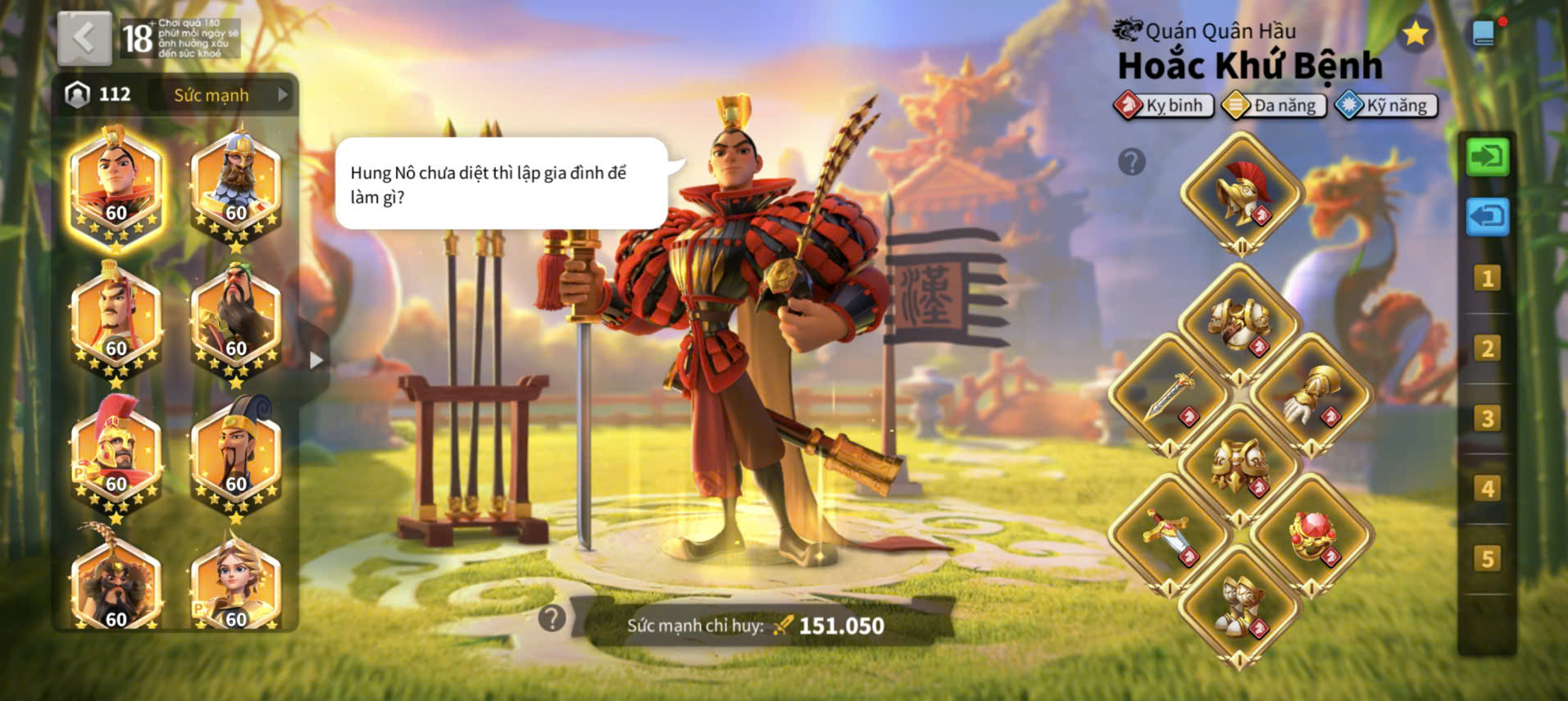Select the golden gauntlet equipment slot

(x=1311, y=394)
